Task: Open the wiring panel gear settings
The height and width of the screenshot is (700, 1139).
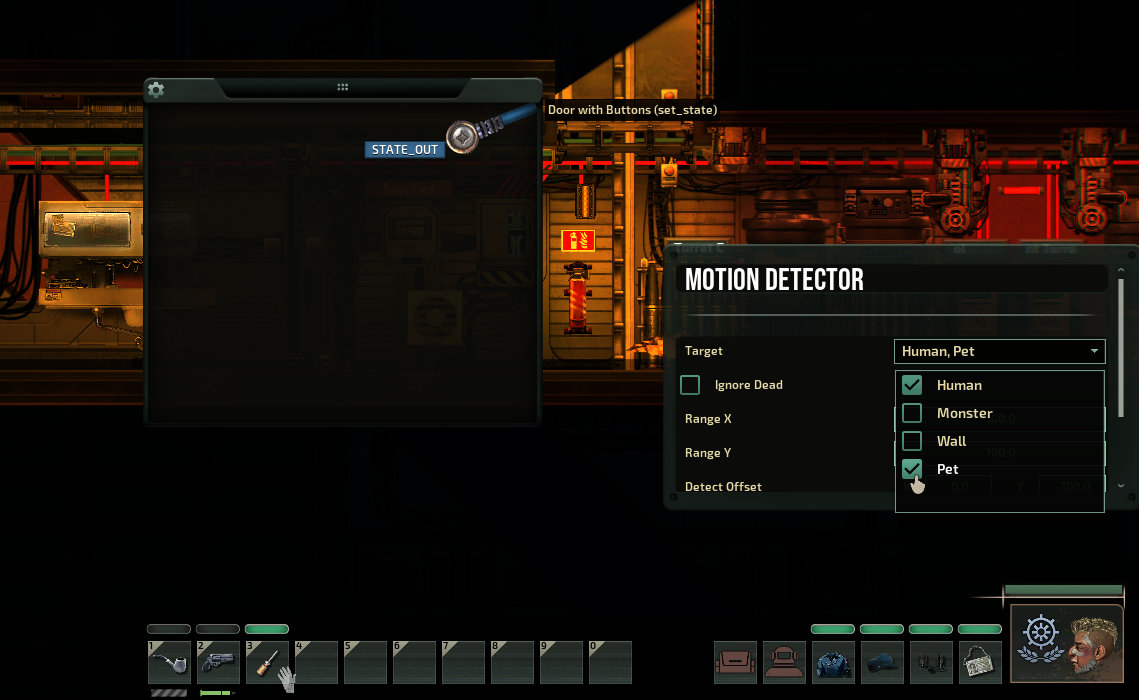Action: point(156,90)
